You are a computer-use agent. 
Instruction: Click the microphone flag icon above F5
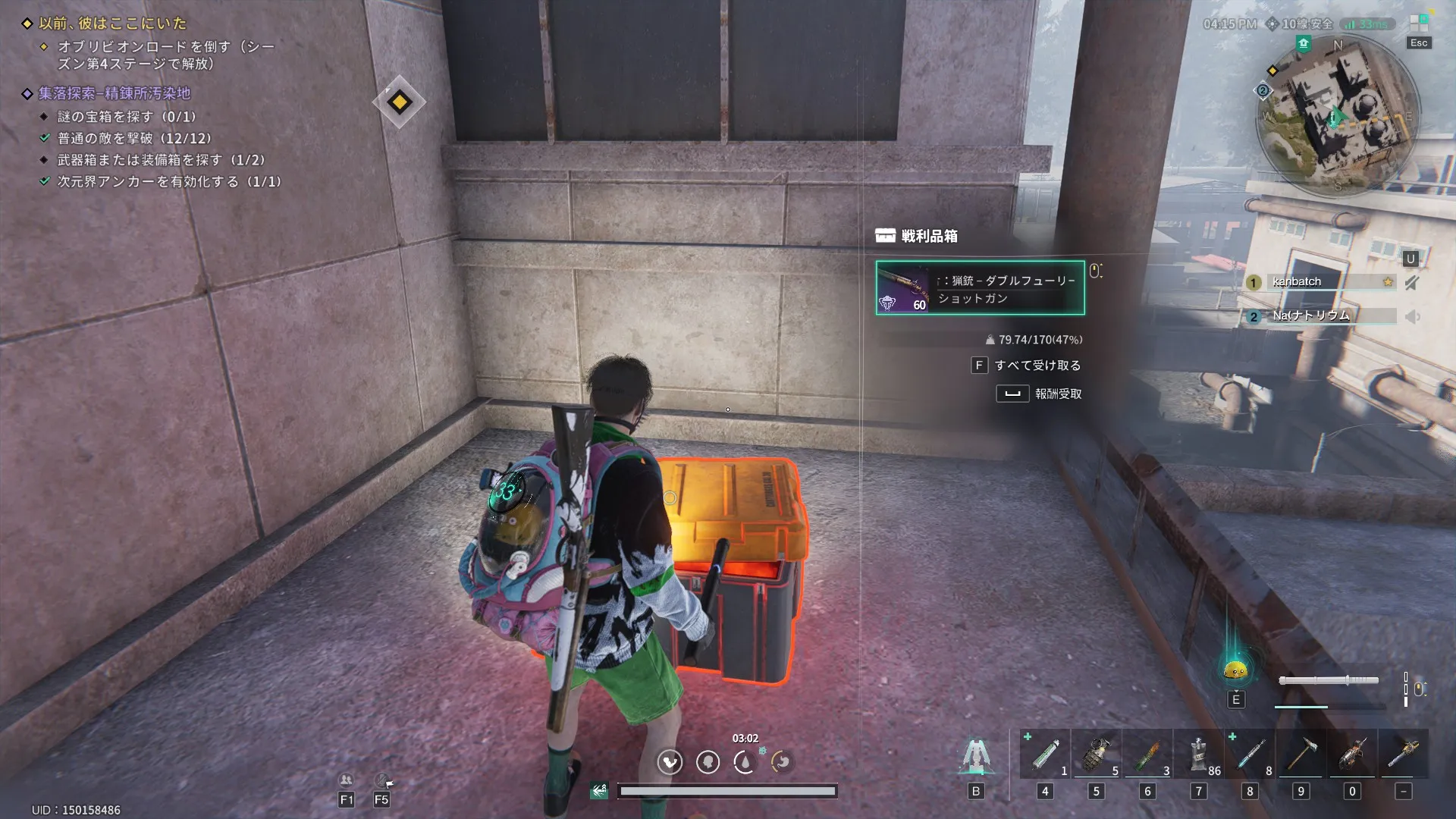click(384, 780)
